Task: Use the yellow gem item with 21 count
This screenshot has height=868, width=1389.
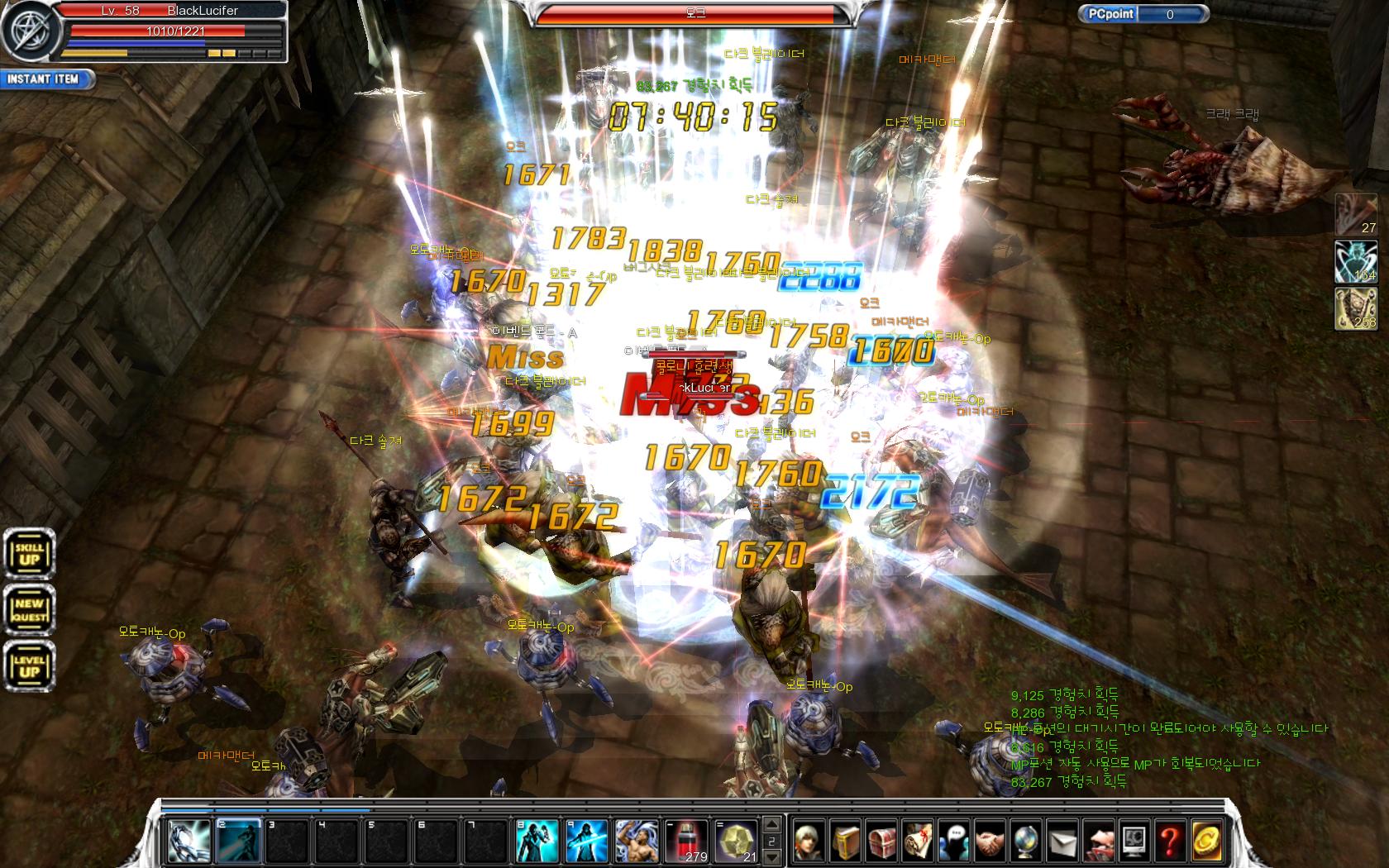Action: tap(737, 841)
